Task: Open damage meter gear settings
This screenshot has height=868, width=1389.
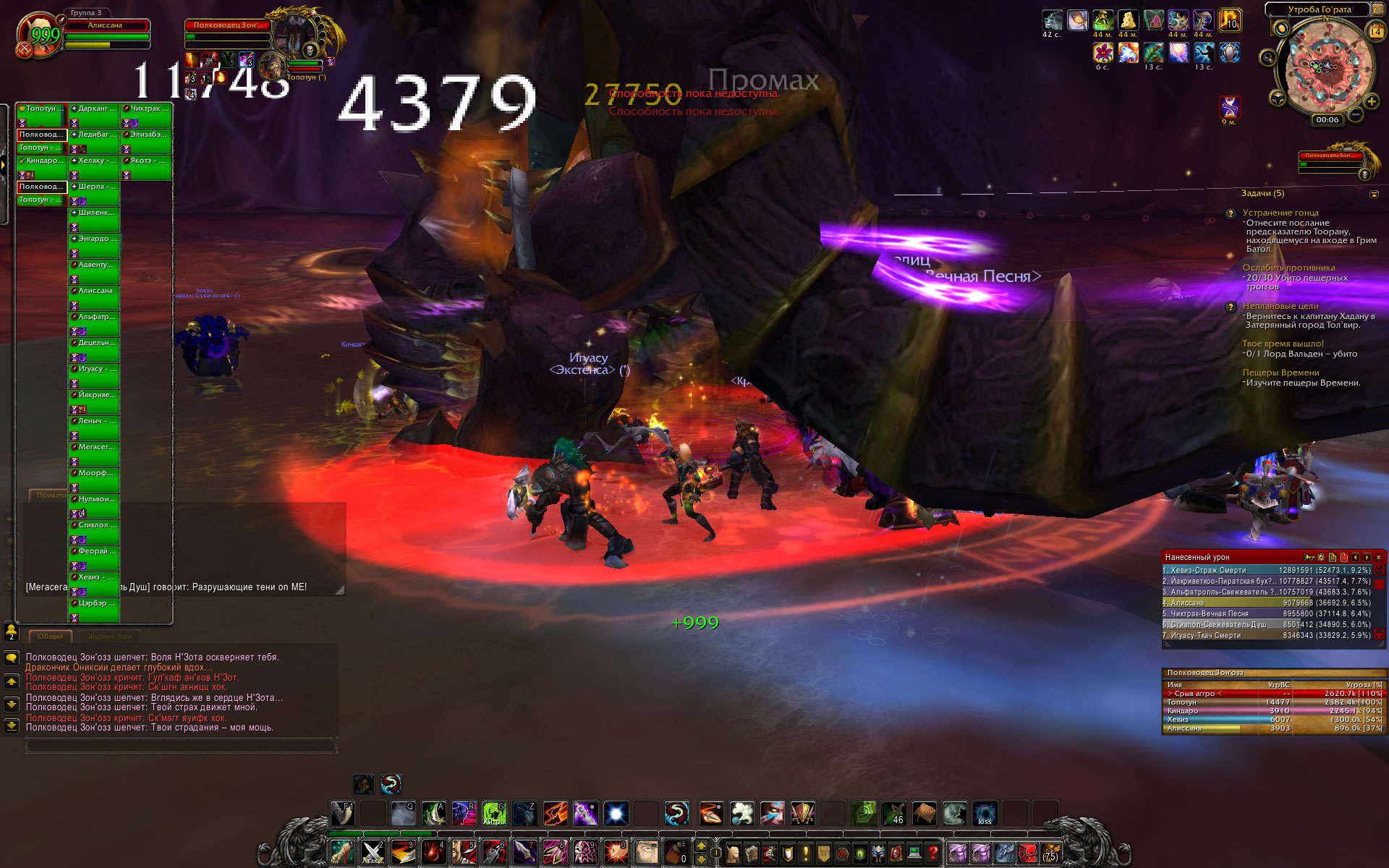Action: click(x=1321, y=557)
